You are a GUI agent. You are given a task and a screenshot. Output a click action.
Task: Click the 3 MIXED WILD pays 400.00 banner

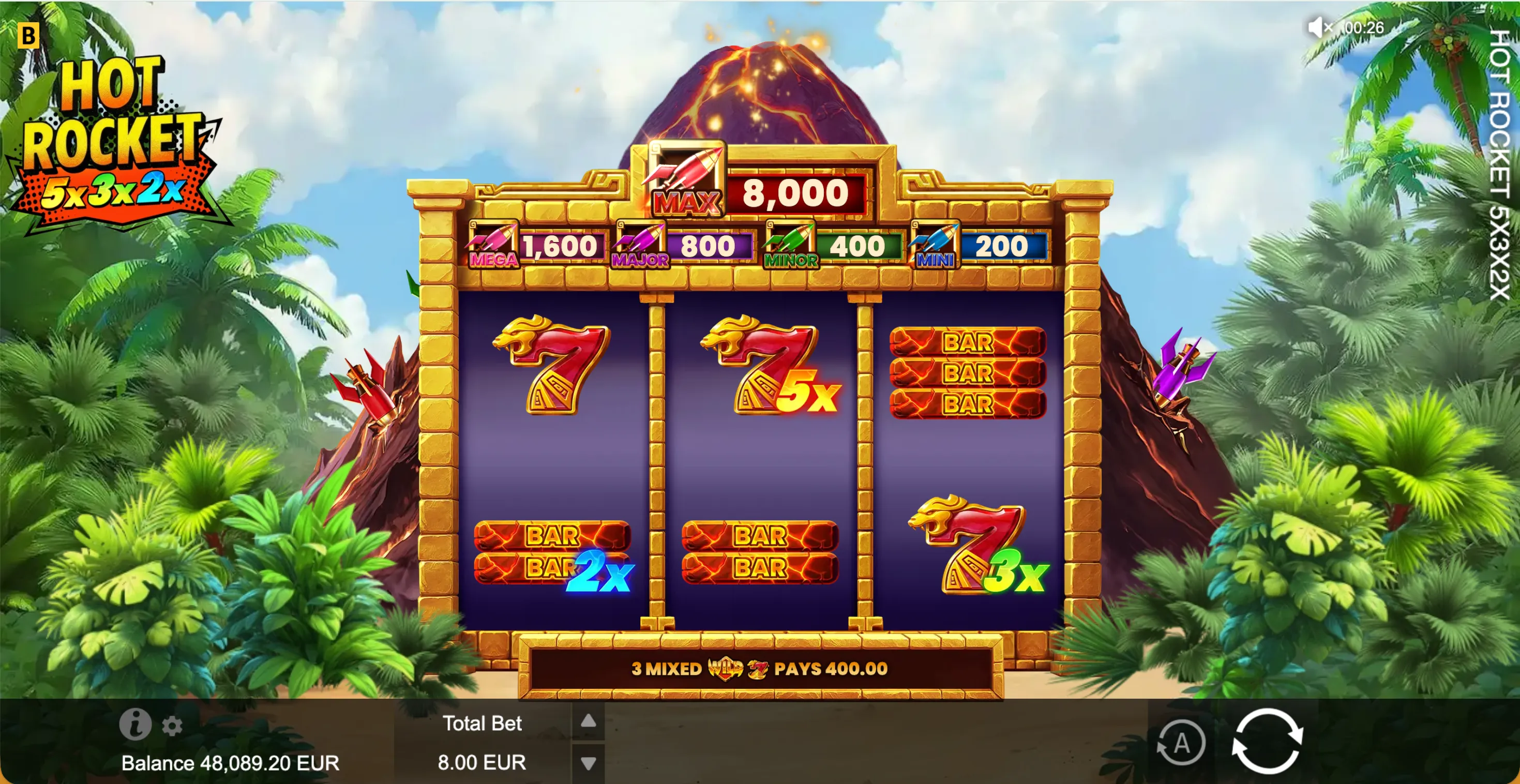point(758,669)
